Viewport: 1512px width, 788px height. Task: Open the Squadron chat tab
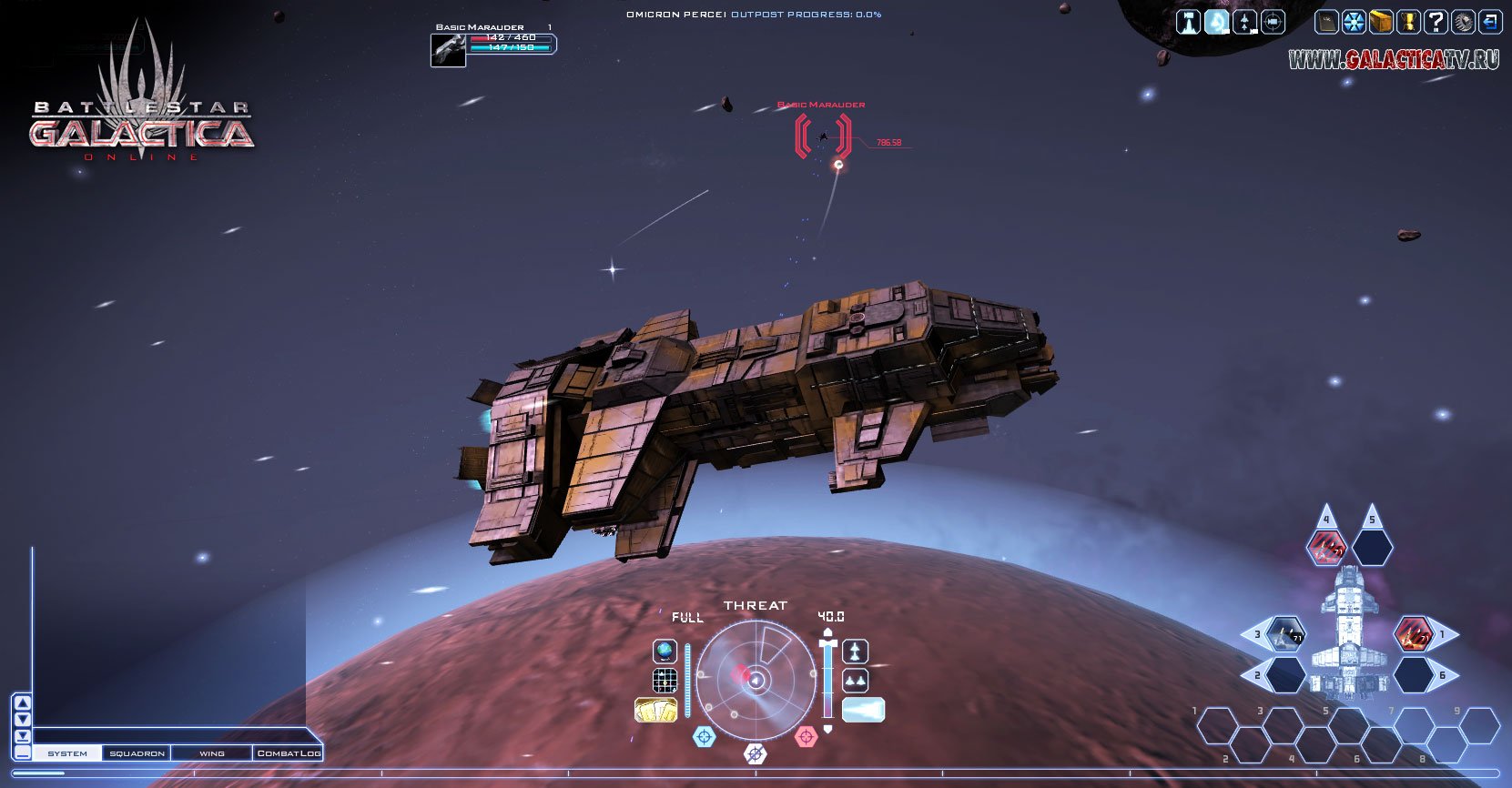pyautogui.click(x=137, y=753)
